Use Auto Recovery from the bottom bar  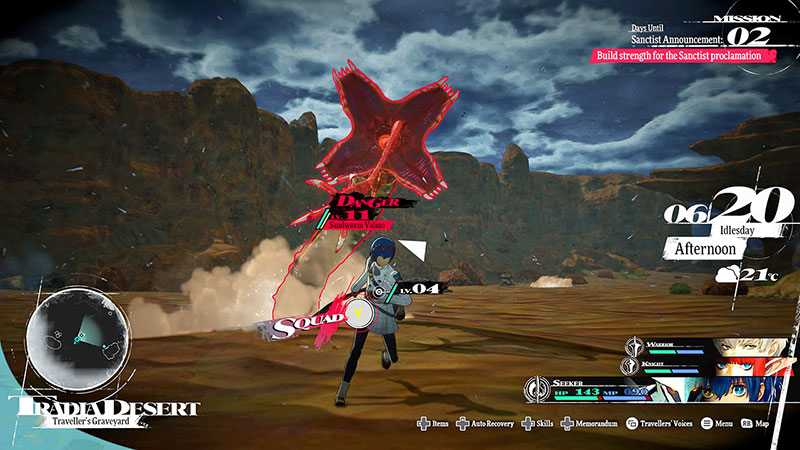pyautogui.click(x=487, y=424)
